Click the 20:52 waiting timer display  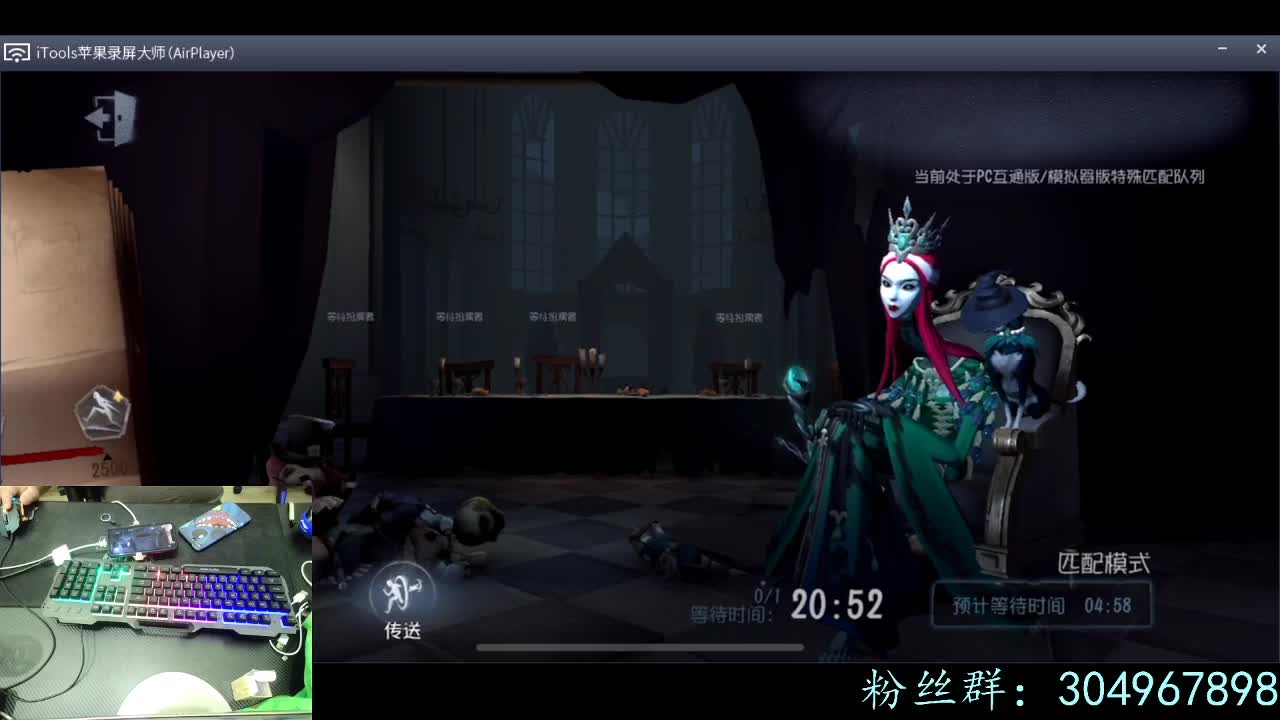click(838, 606)
